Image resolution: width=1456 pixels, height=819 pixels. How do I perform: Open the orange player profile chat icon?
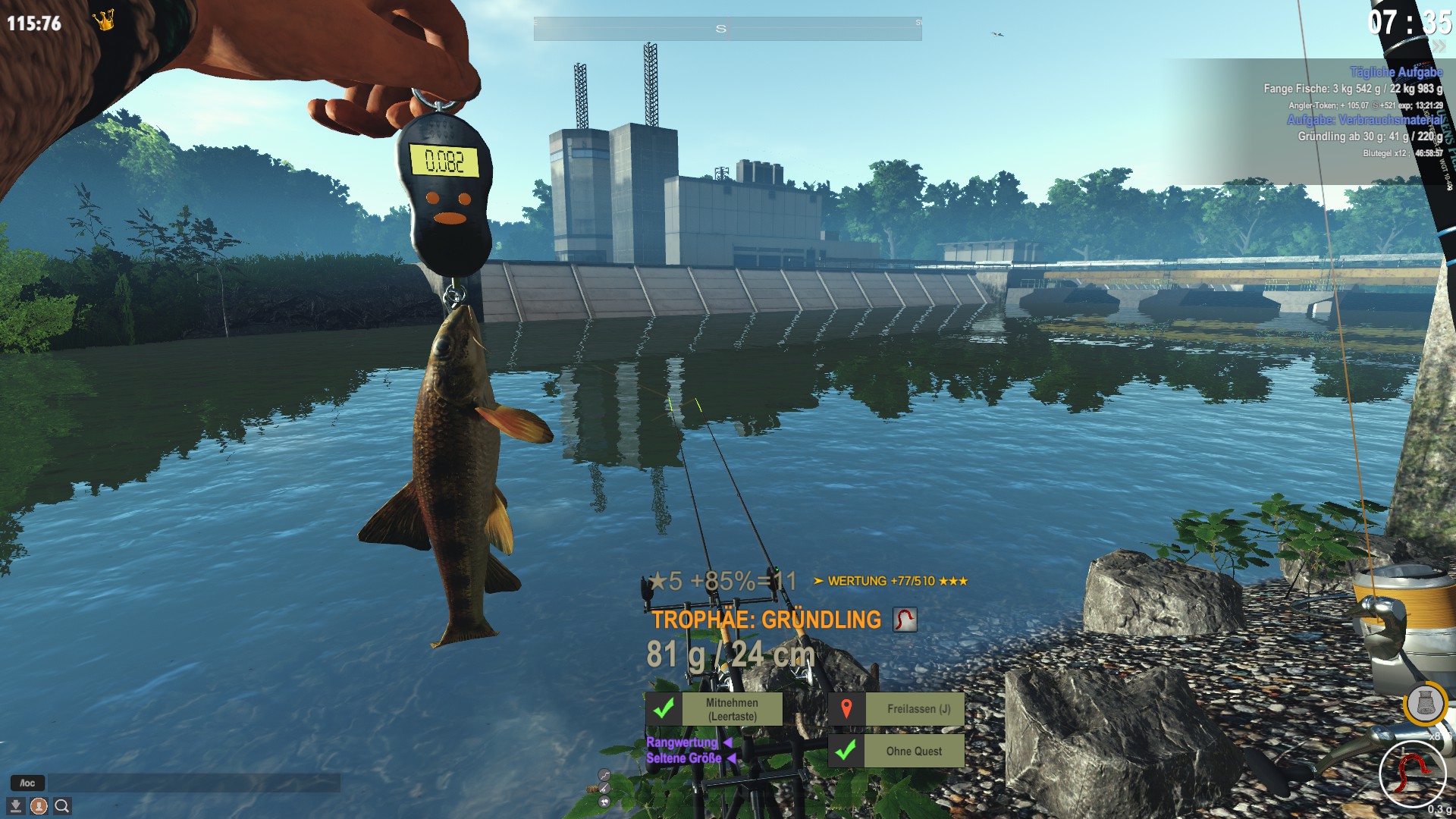[39, 806]
